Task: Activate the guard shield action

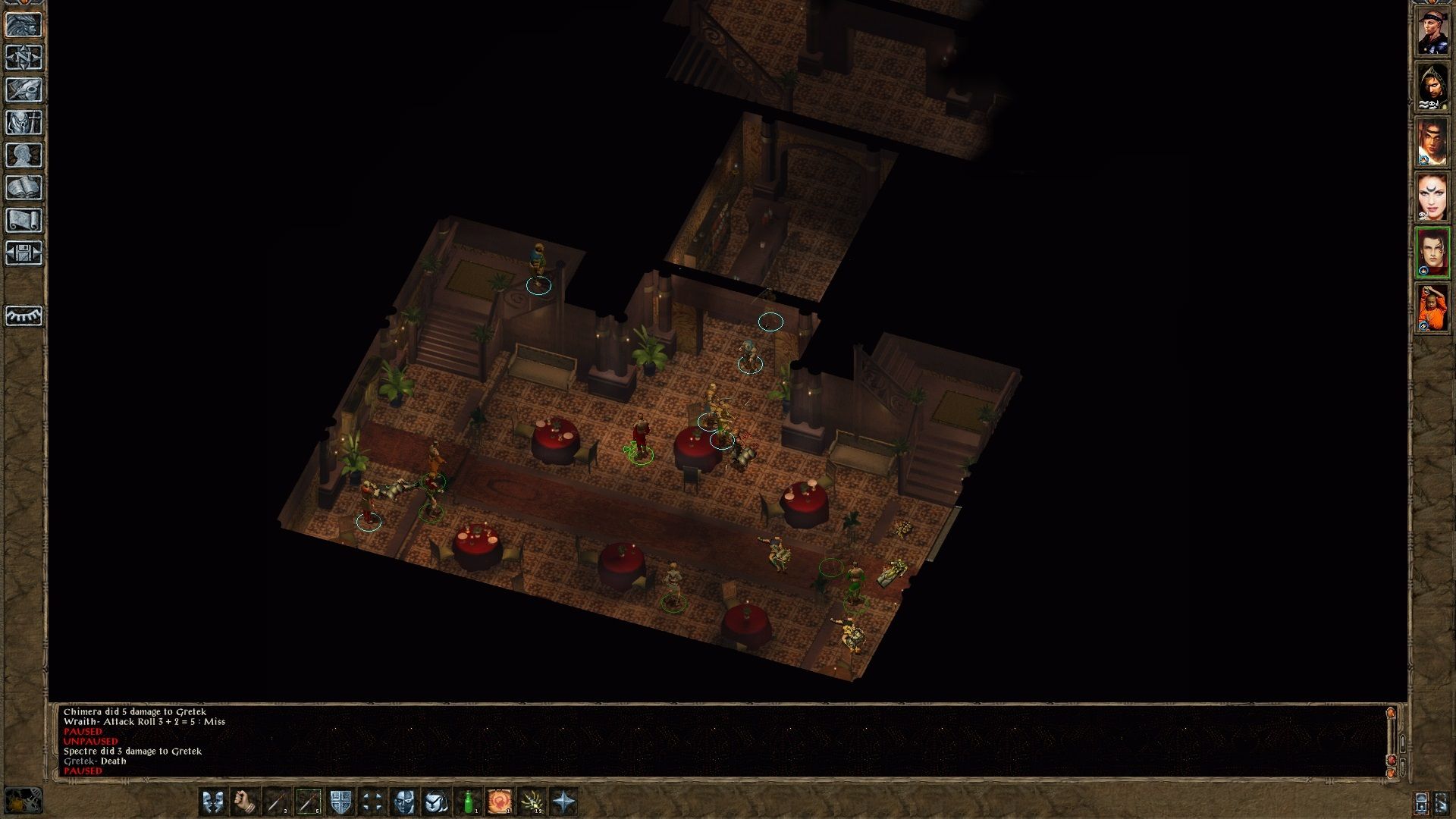Action: [x=340, y=801]
